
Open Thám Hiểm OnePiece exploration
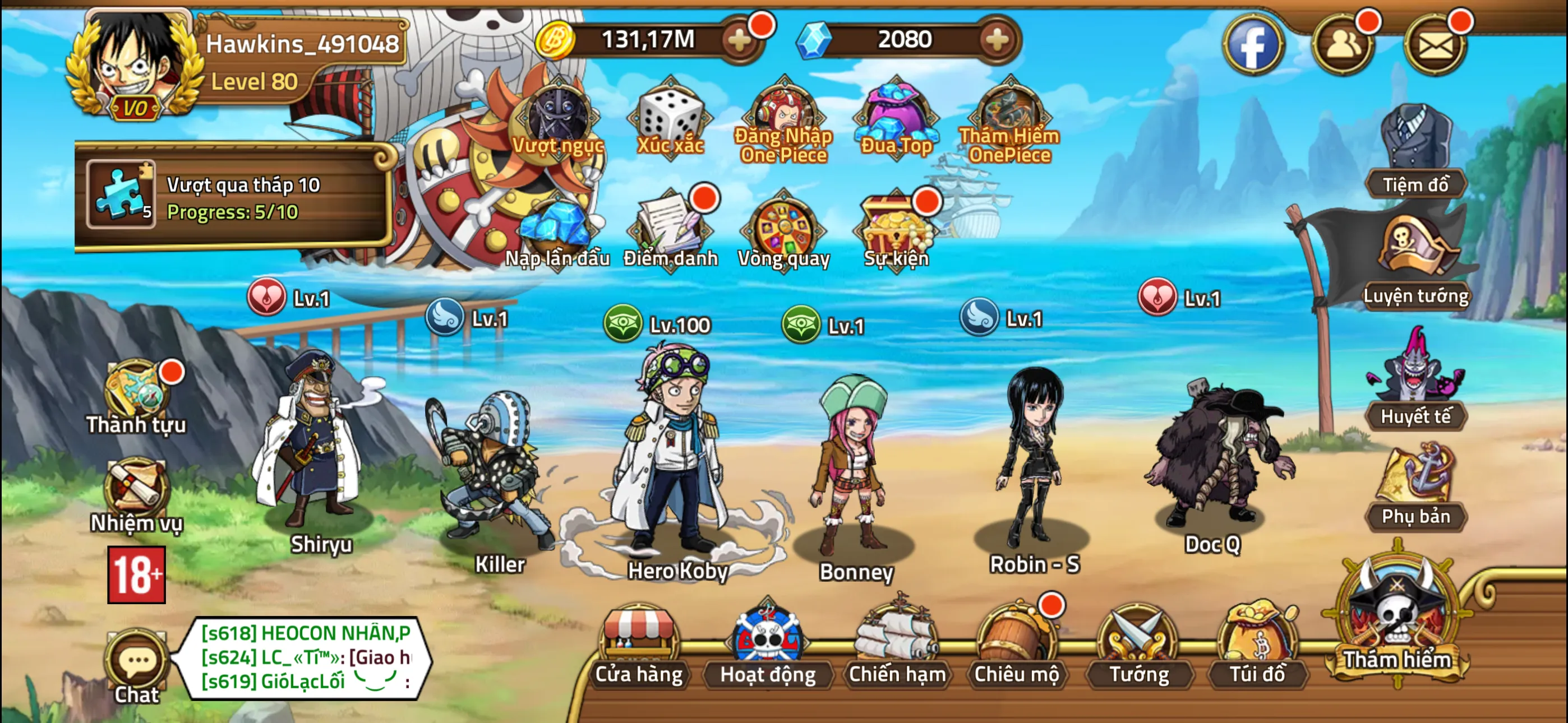tap(1007, 115)
